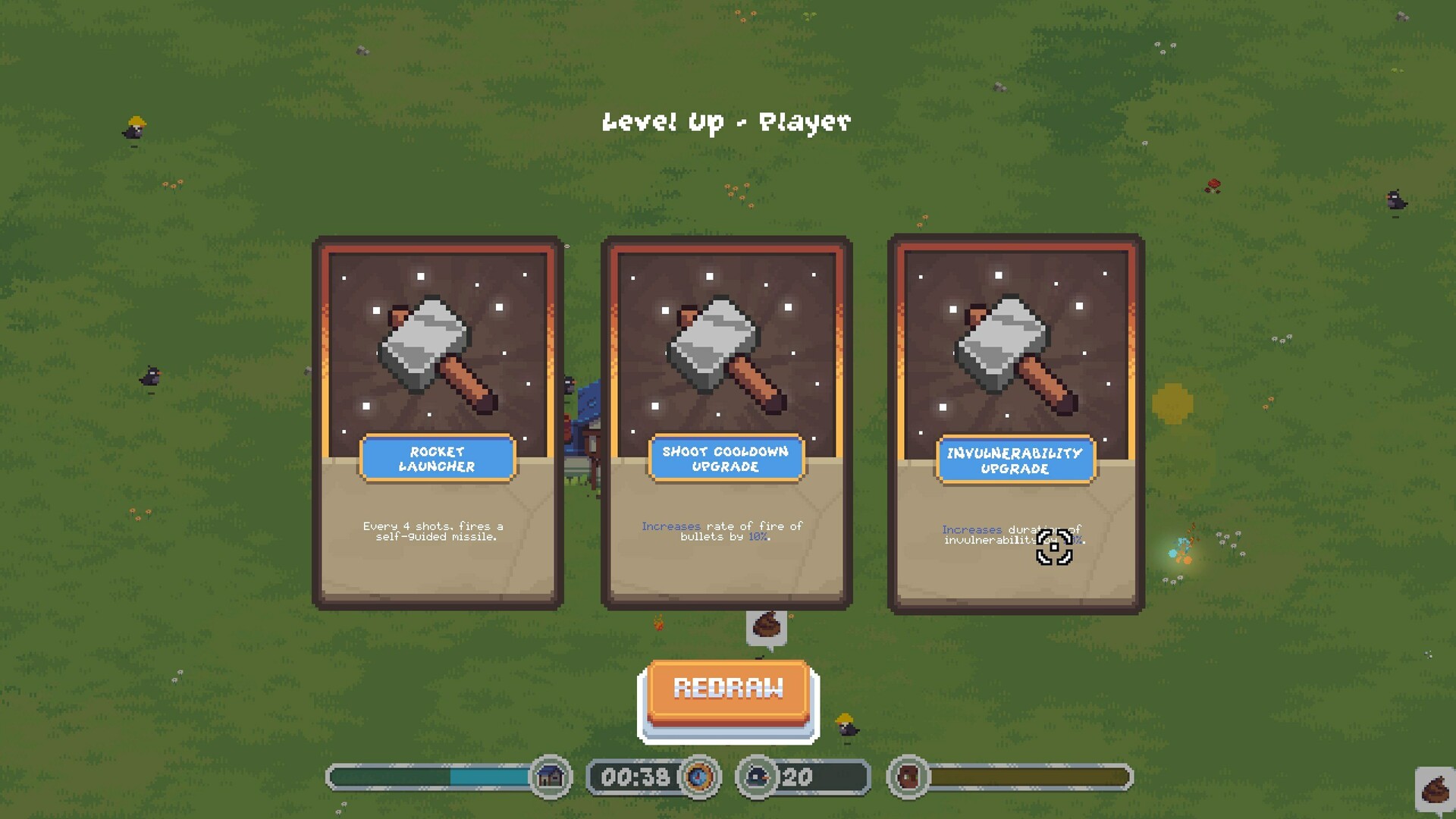Choose the Rocket Launcher upgrade card

click(x=438, y=422)
